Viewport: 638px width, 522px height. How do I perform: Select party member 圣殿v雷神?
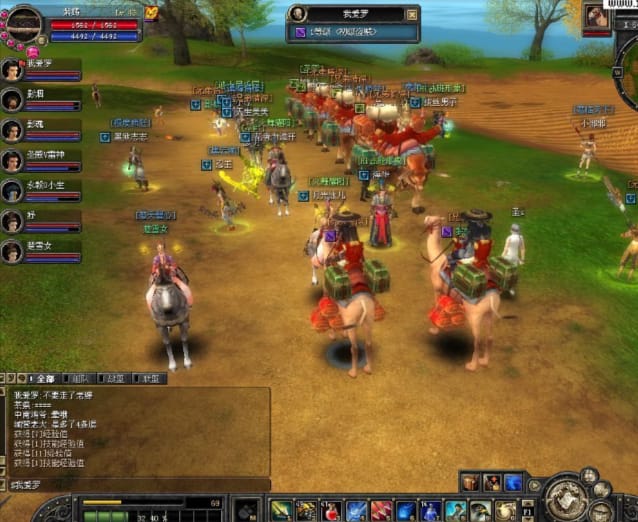point(12,161)
